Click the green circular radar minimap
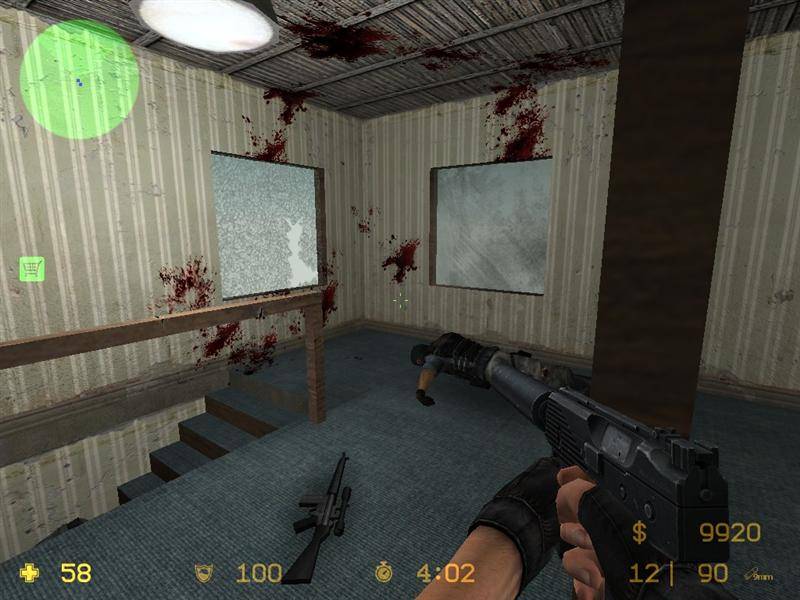800x600 pixels. pyautogui.click(x=79, y=65)
